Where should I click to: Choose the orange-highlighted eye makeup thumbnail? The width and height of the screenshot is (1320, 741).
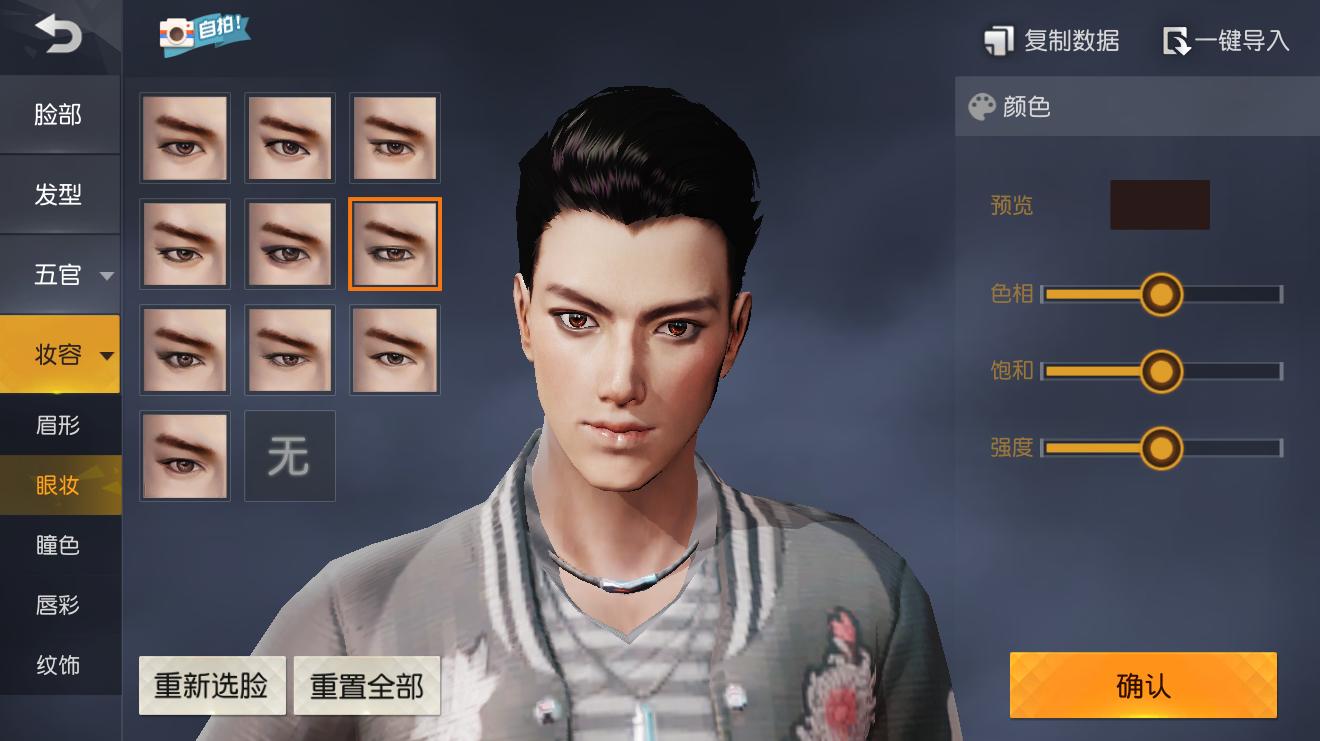tap(394, 244)
